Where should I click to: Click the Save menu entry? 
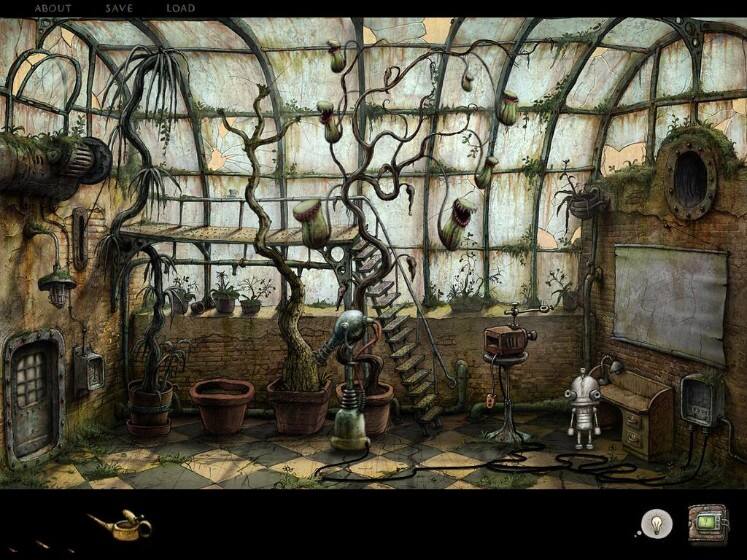(x=119, y=8)
